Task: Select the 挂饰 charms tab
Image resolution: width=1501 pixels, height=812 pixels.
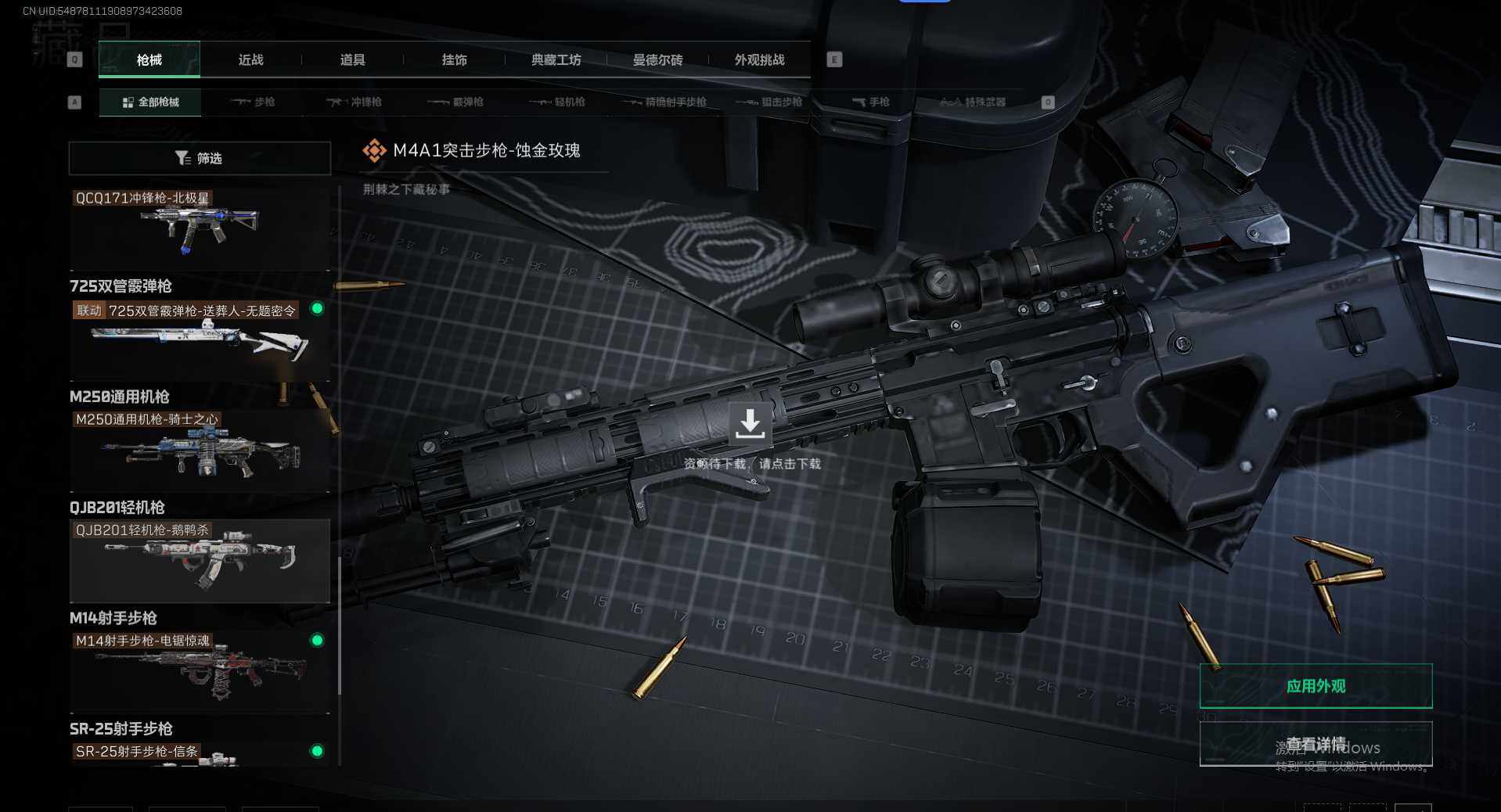Action: 454,60
